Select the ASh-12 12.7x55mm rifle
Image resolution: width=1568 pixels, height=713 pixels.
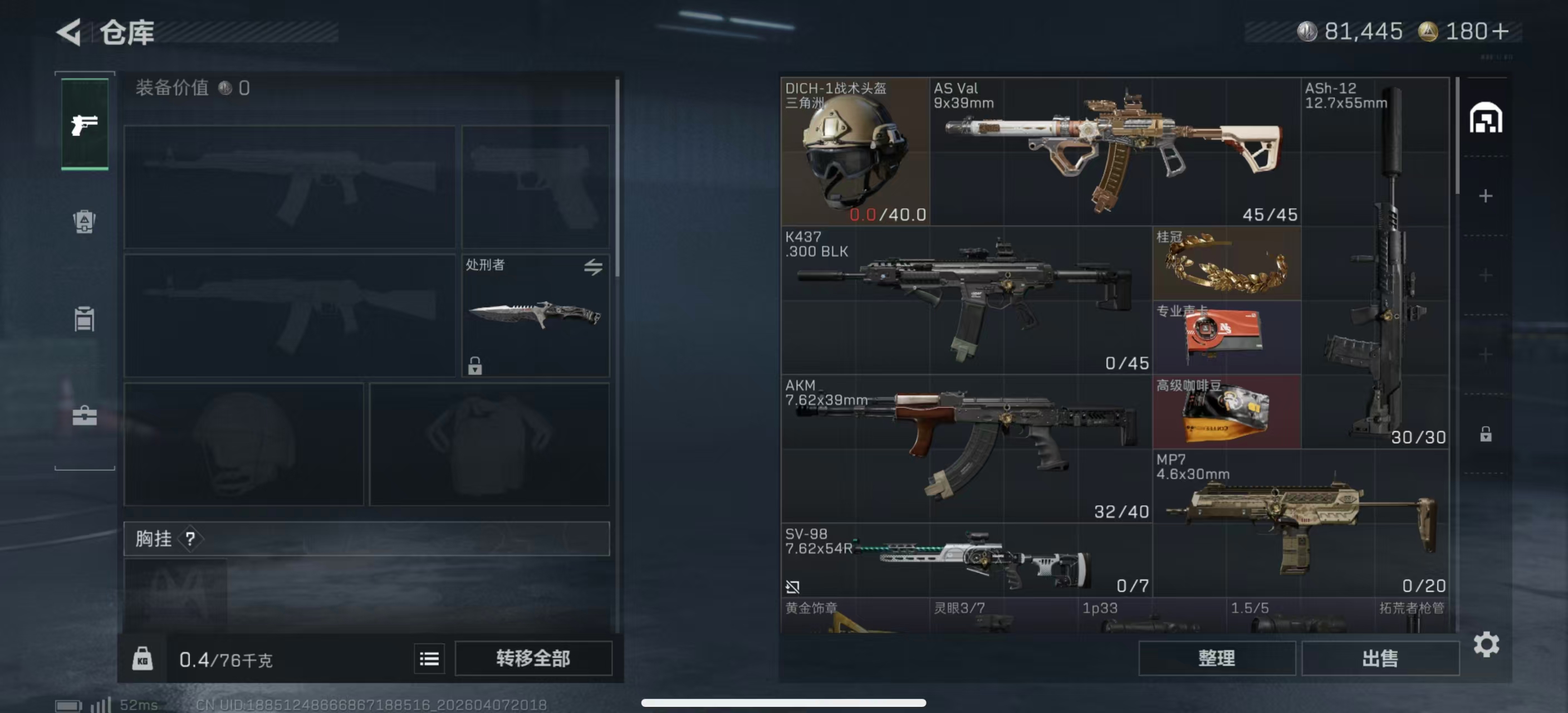[1375, 263]
